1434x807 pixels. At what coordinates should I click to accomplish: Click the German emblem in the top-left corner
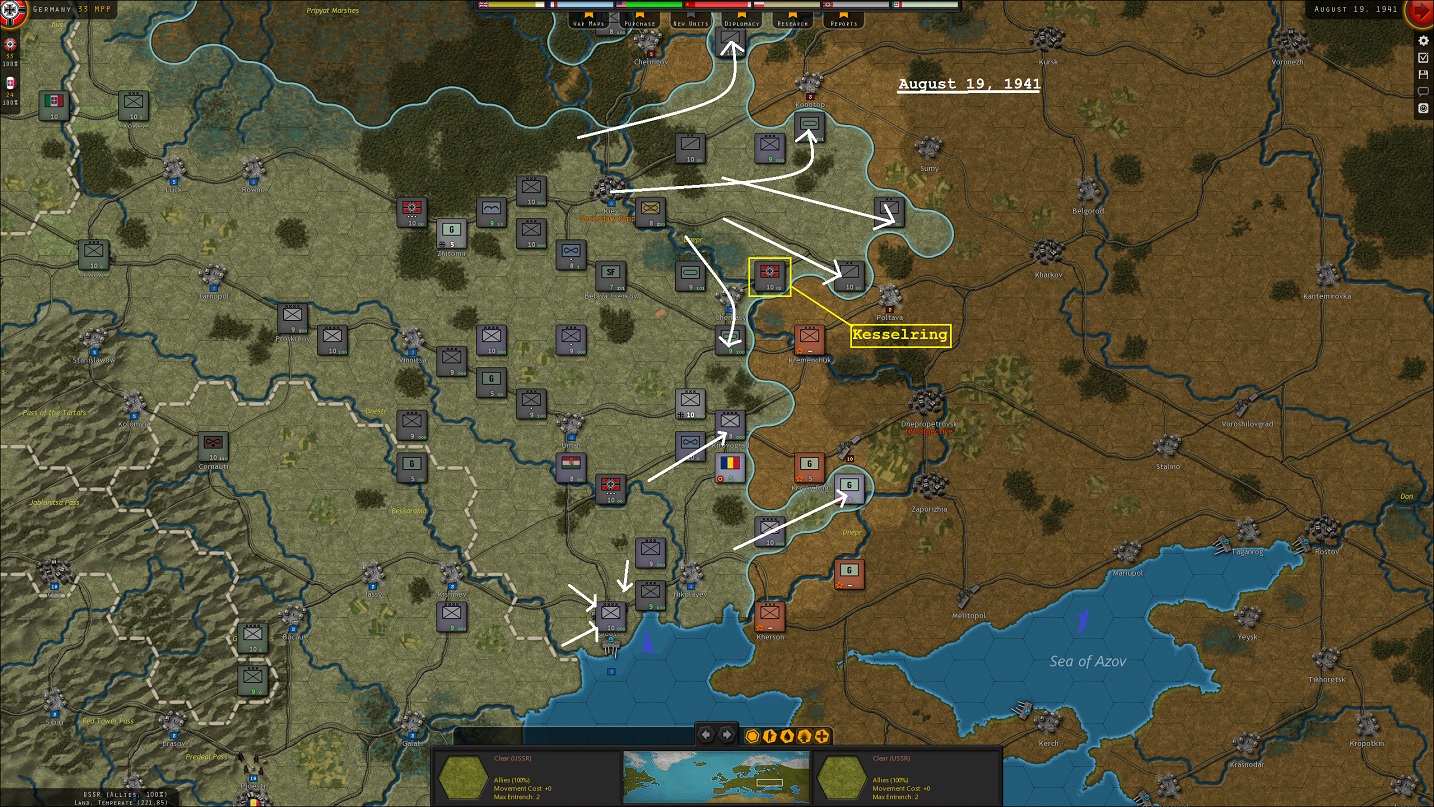click(10, 10)
